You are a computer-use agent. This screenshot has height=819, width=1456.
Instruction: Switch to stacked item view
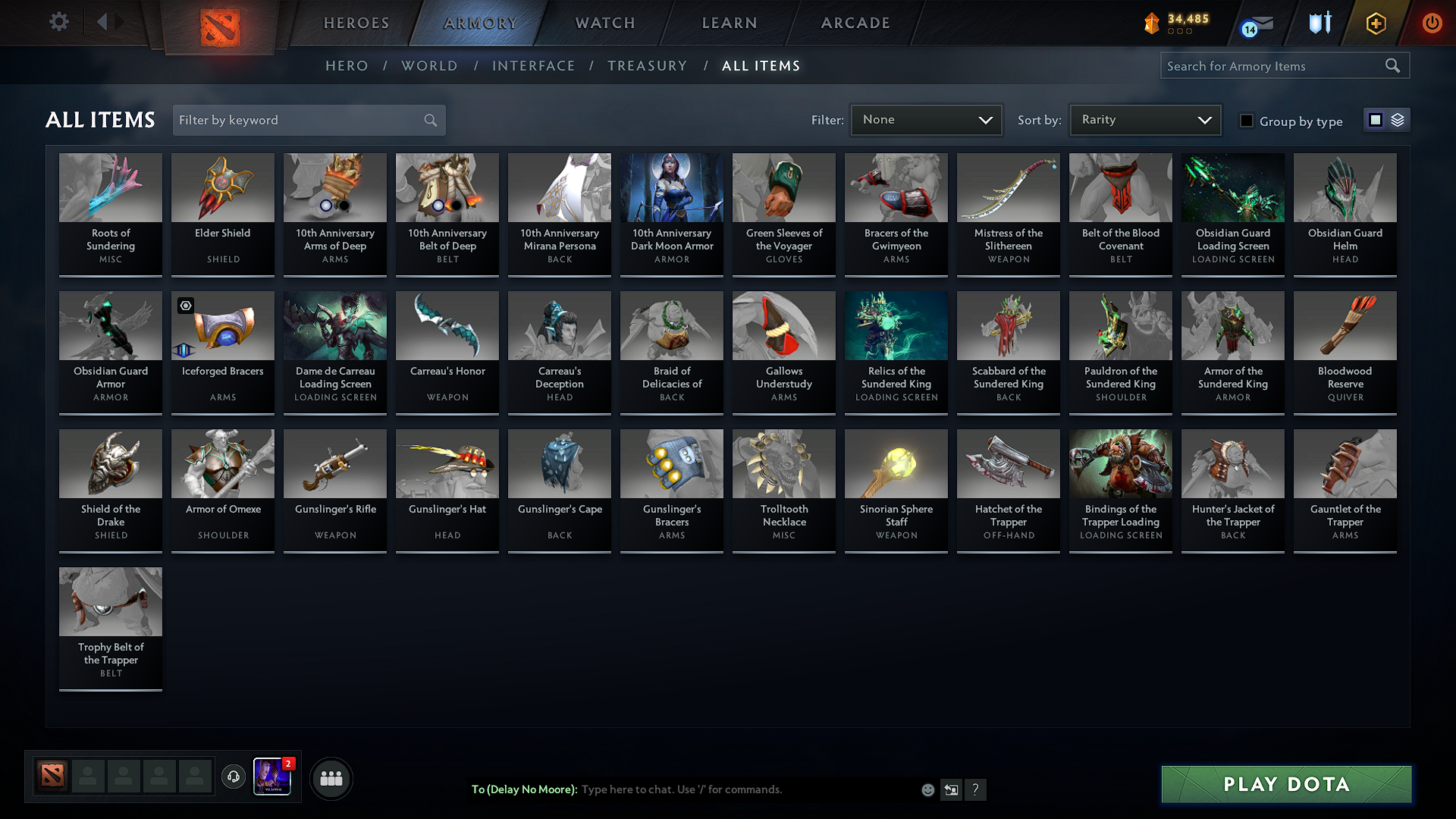(1398, 119)
